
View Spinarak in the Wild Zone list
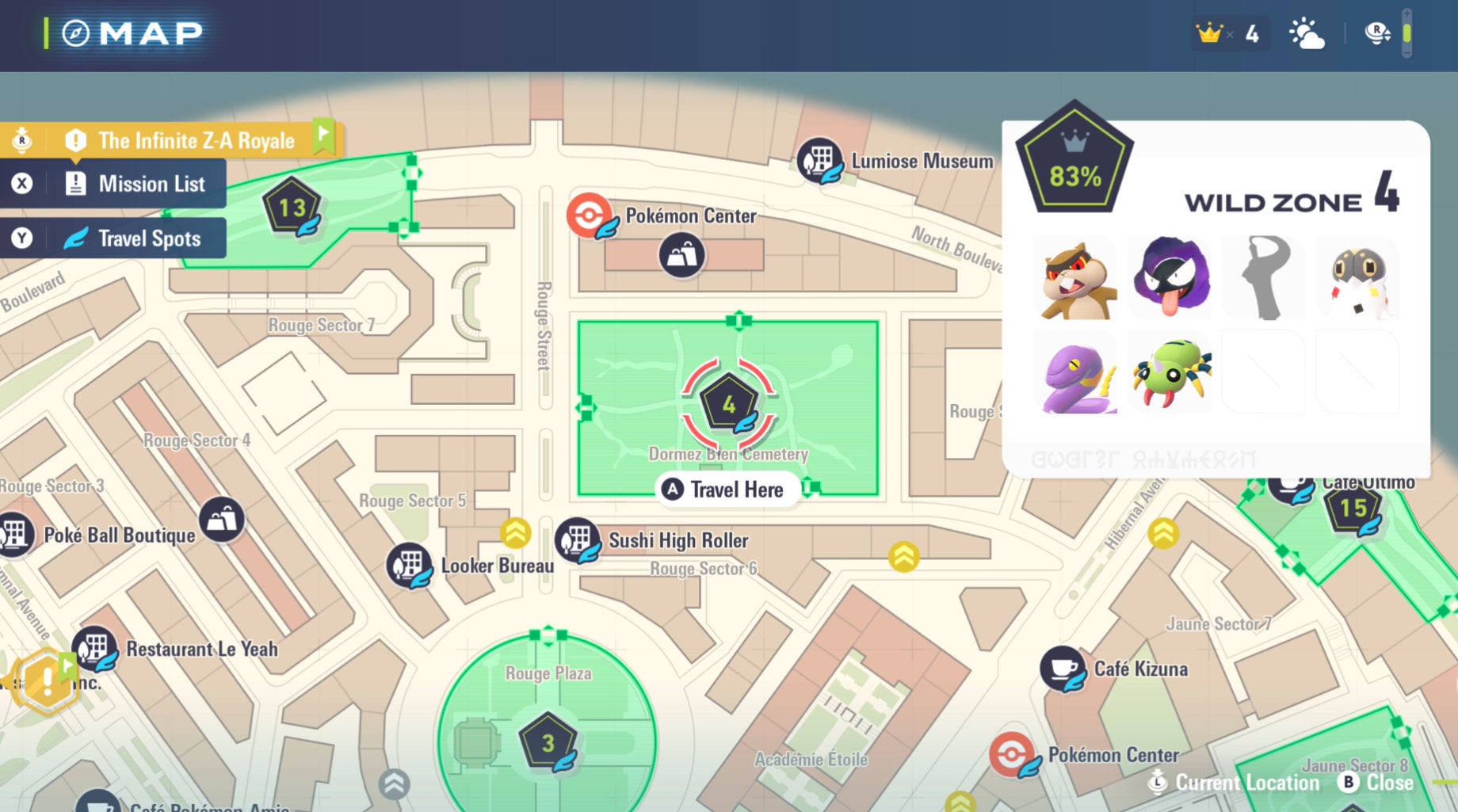pyautogui.click(x=1170, y=373)
